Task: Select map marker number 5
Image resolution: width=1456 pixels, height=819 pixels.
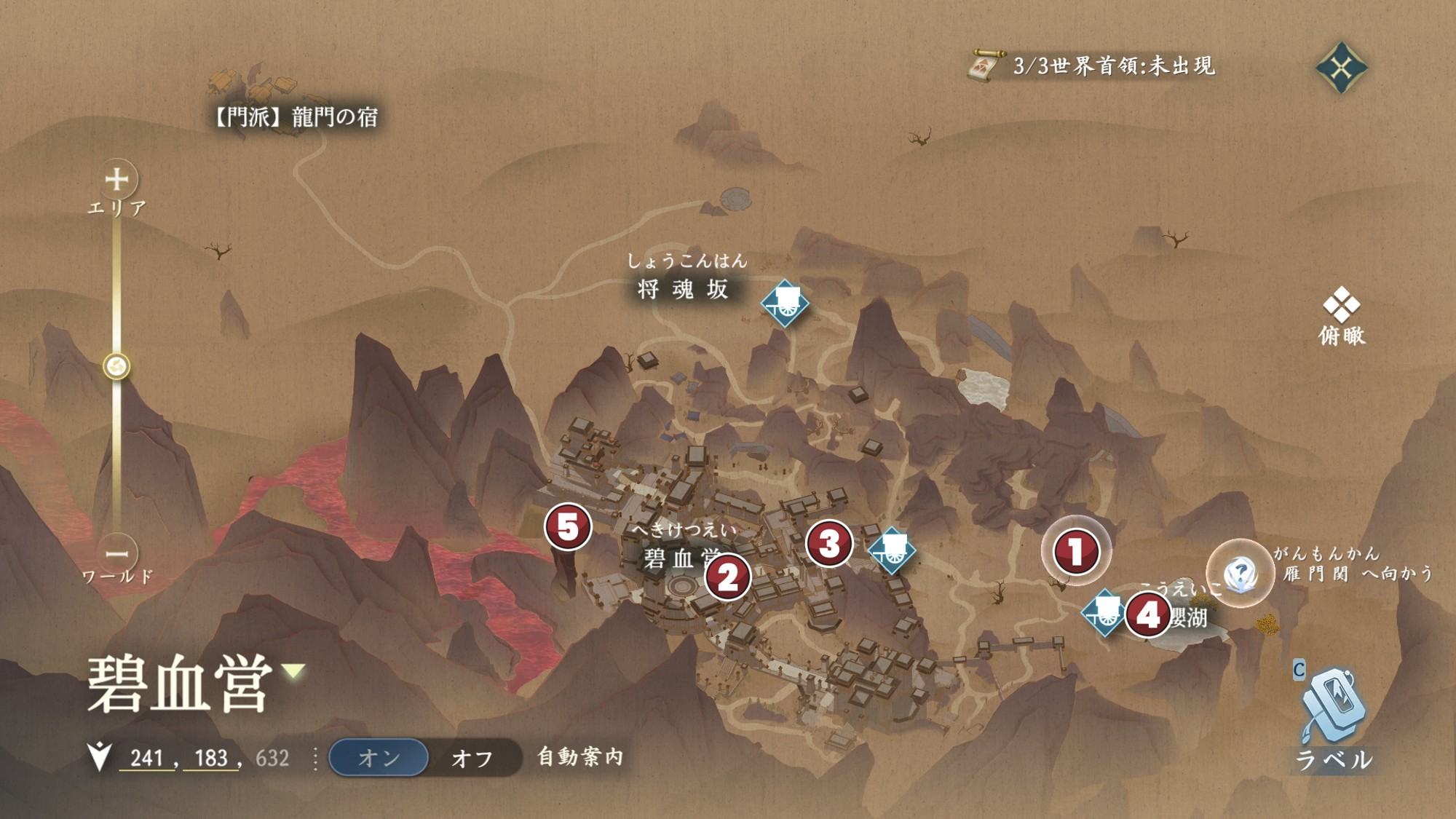Action: click(x=568, y=526)
